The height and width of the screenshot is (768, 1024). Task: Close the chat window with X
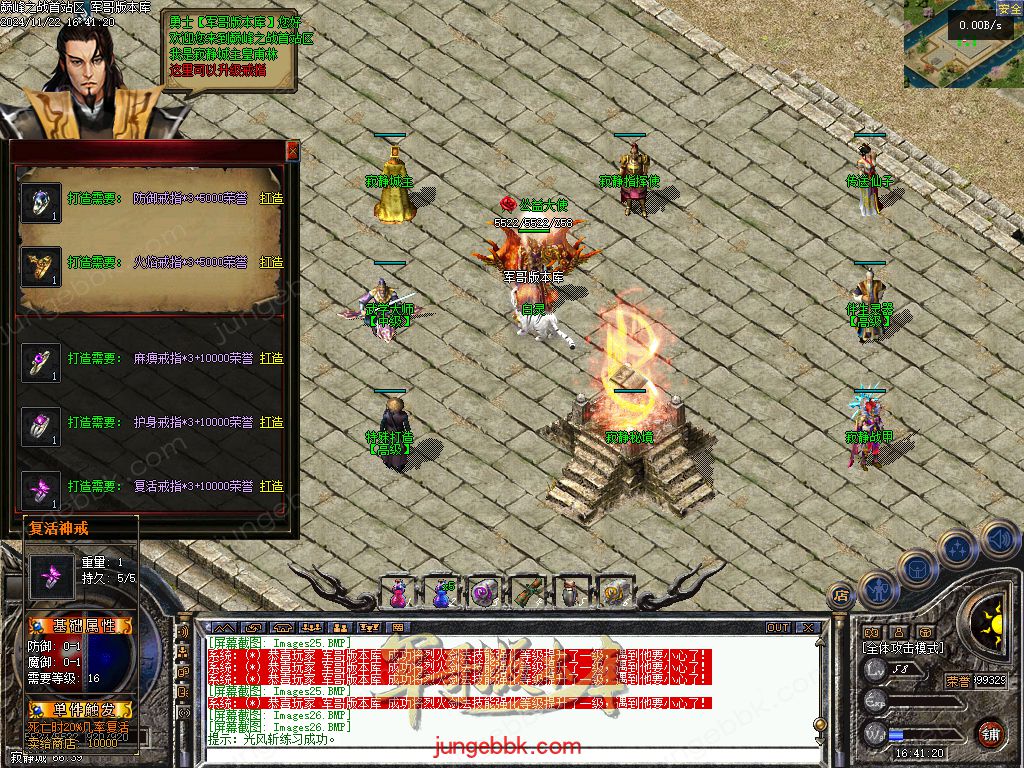point(808,628)
